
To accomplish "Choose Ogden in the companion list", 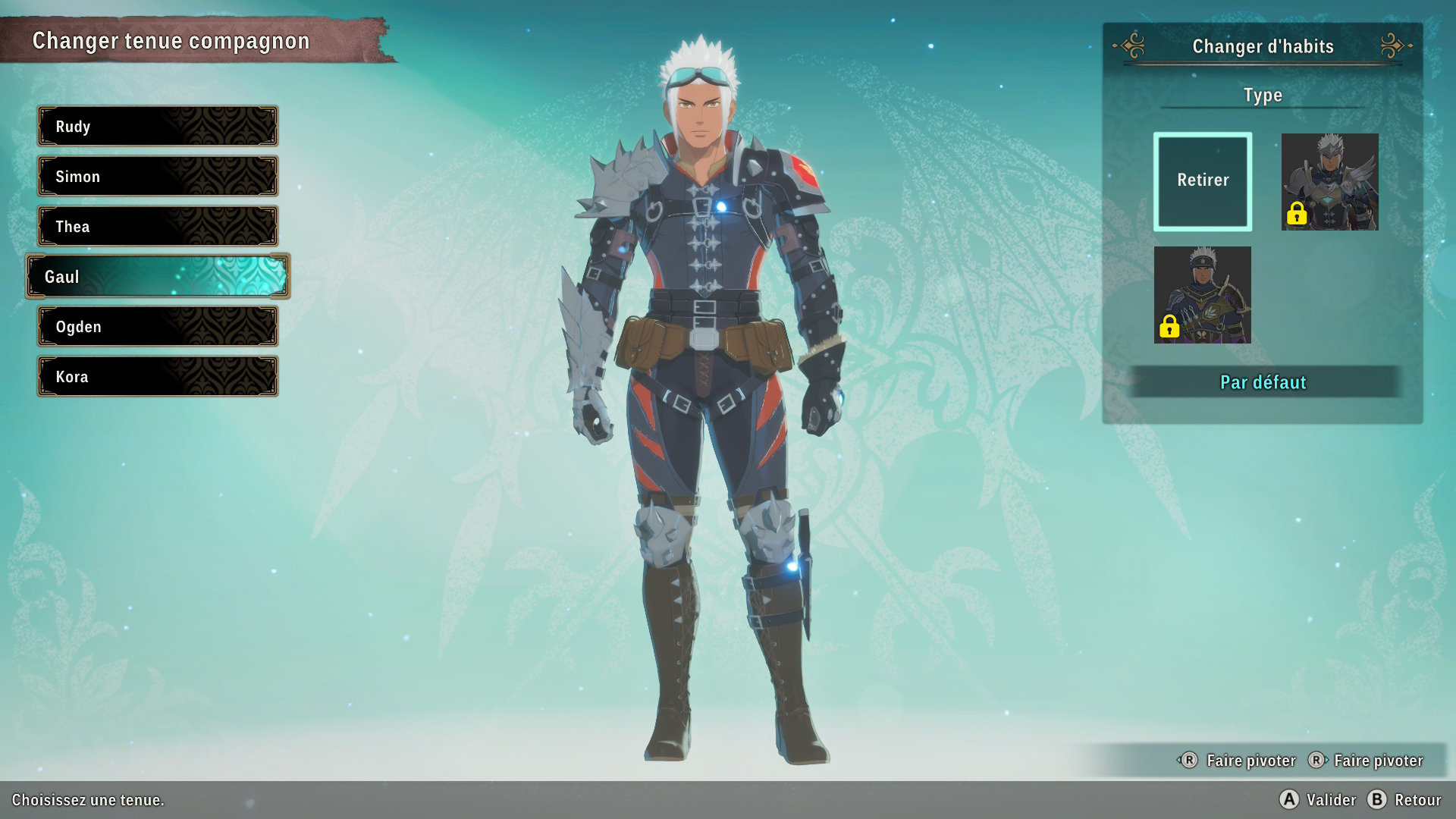I will 158,326.
